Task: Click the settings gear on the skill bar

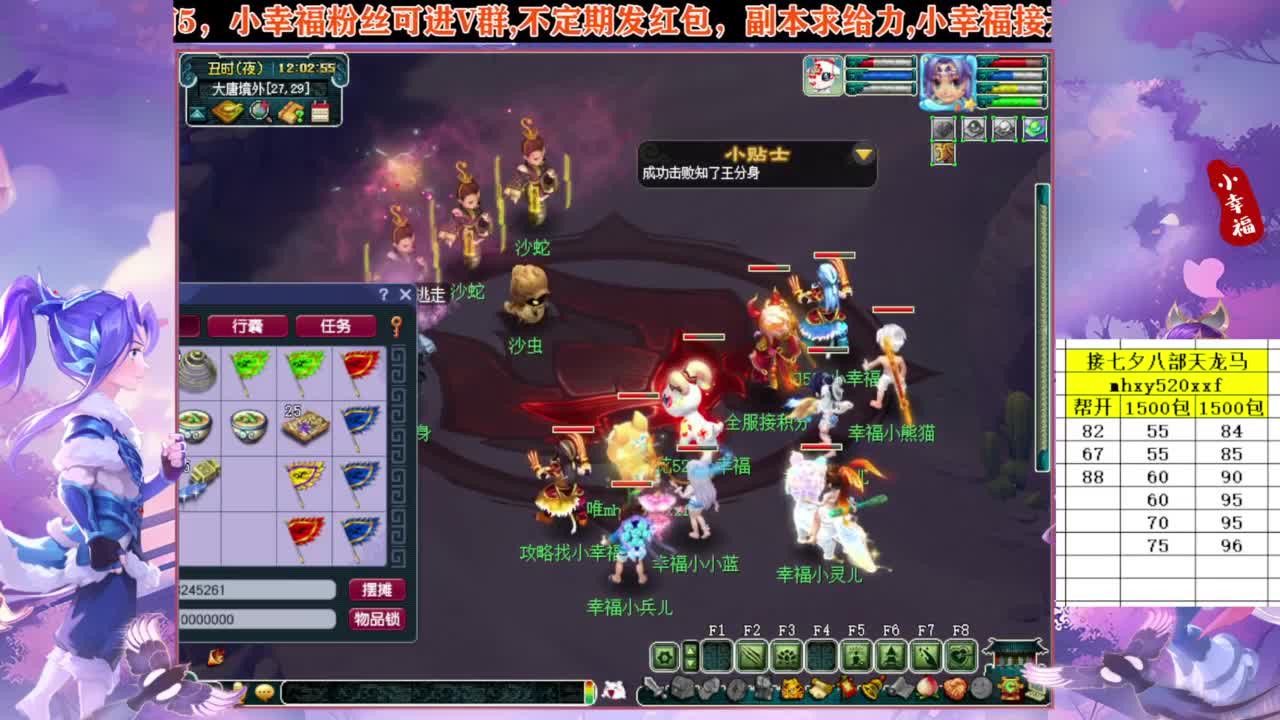Action: click(x=664, y=654)
